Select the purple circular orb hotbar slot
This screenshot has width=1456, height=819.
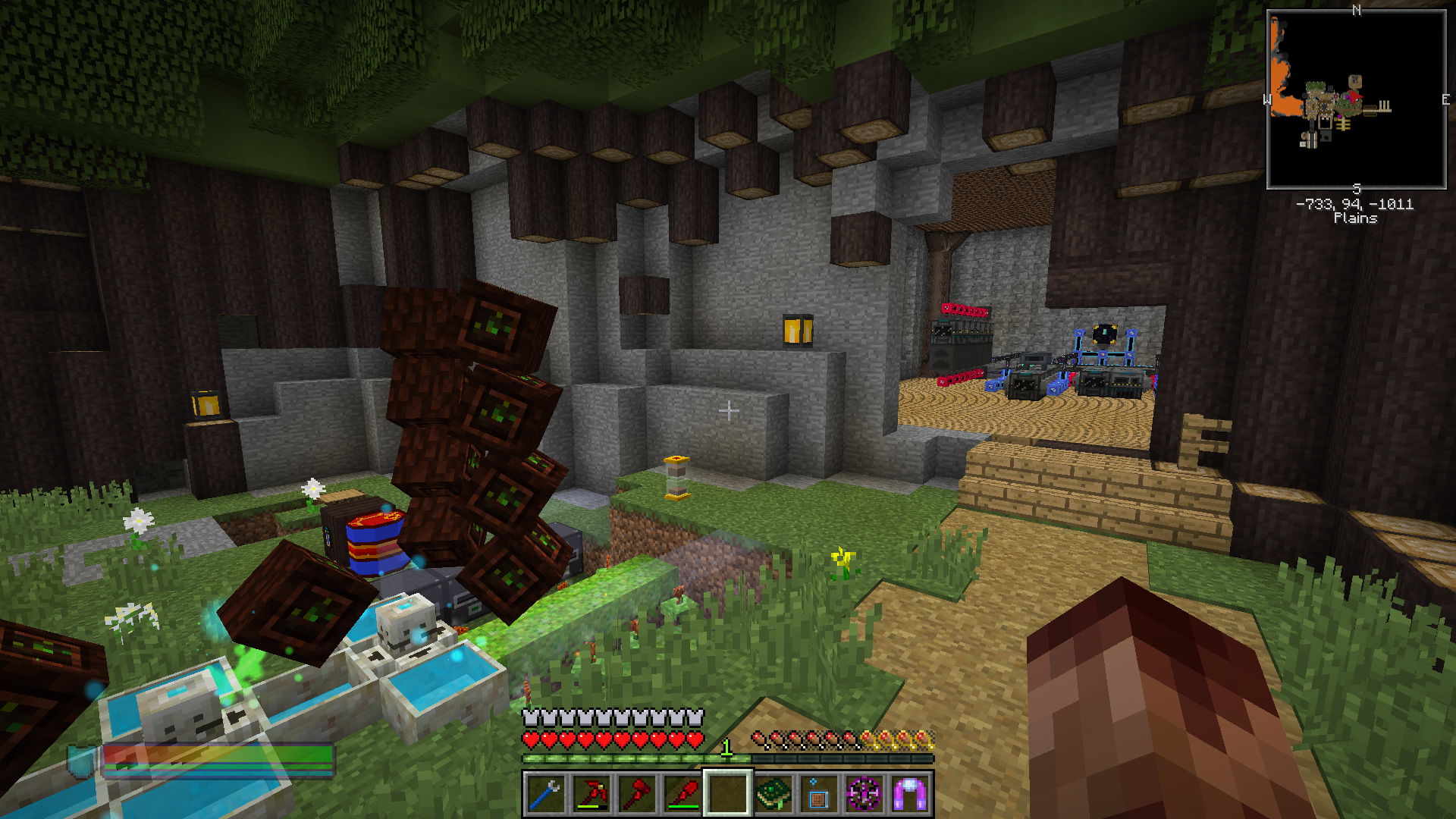[864, 794]
